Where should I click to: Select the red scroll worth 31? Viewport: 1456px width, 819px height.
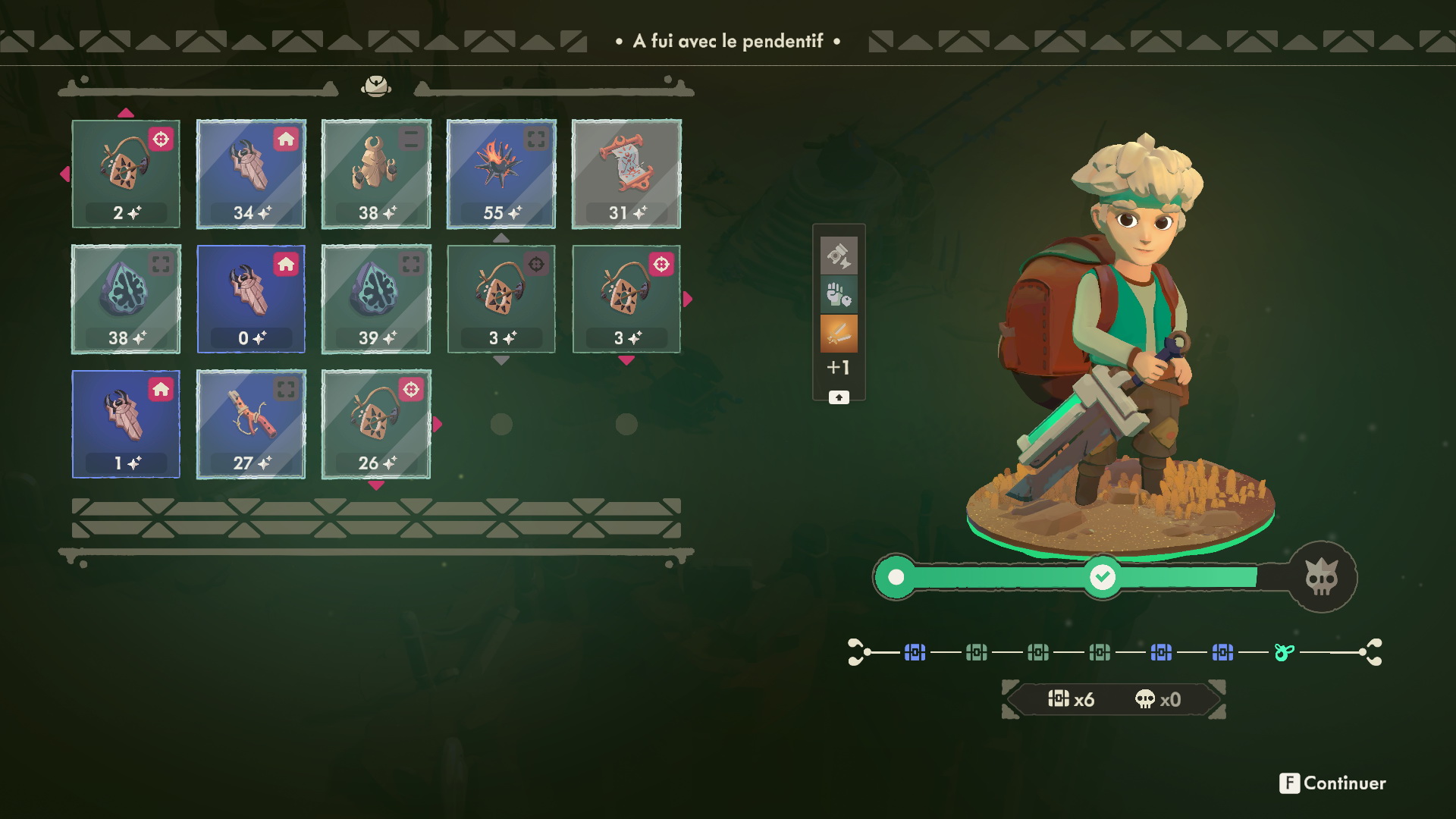[x=626, y=174]
